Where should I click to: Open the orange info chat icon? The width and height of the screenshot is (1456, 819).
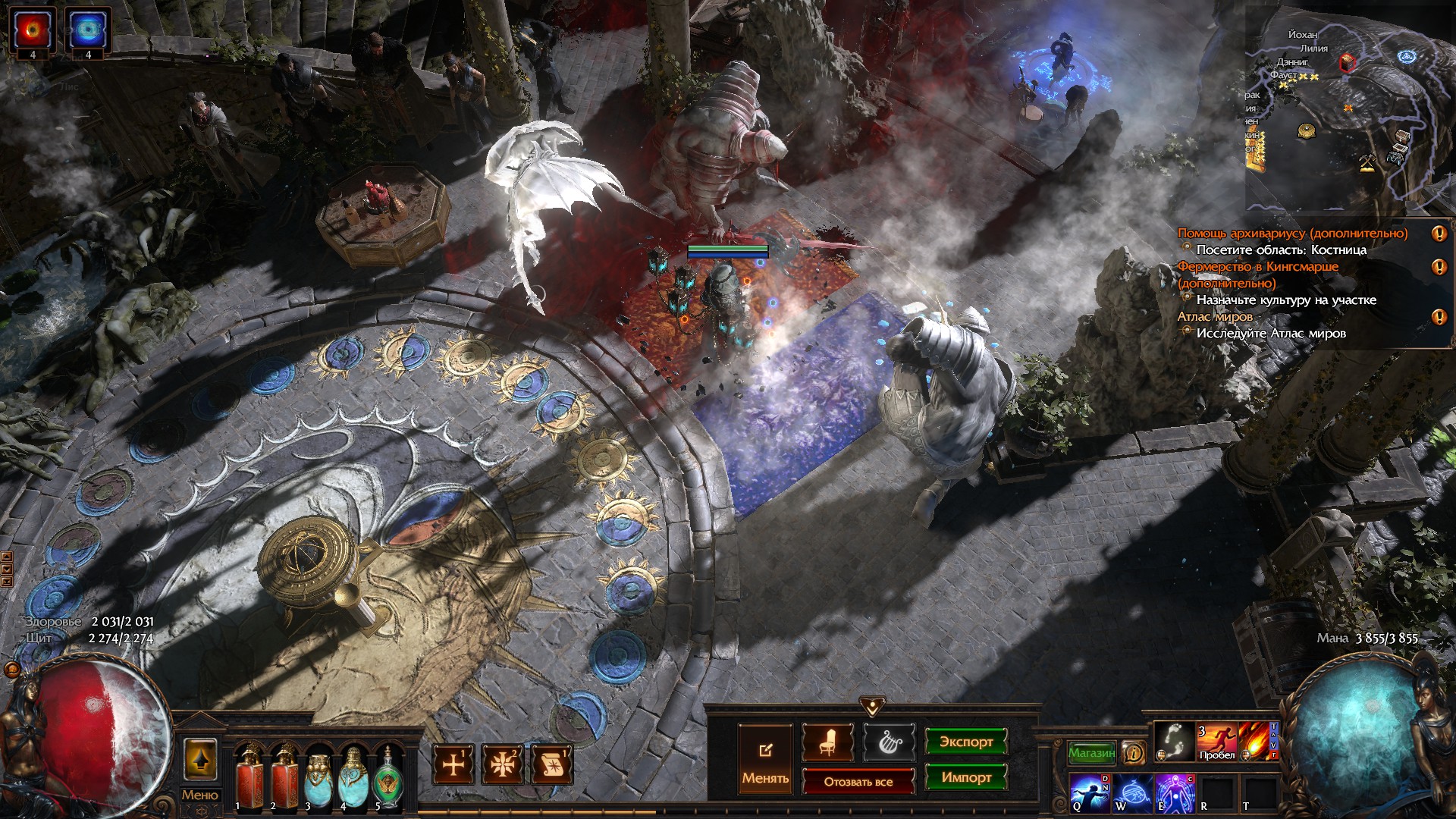(1134, 752)
